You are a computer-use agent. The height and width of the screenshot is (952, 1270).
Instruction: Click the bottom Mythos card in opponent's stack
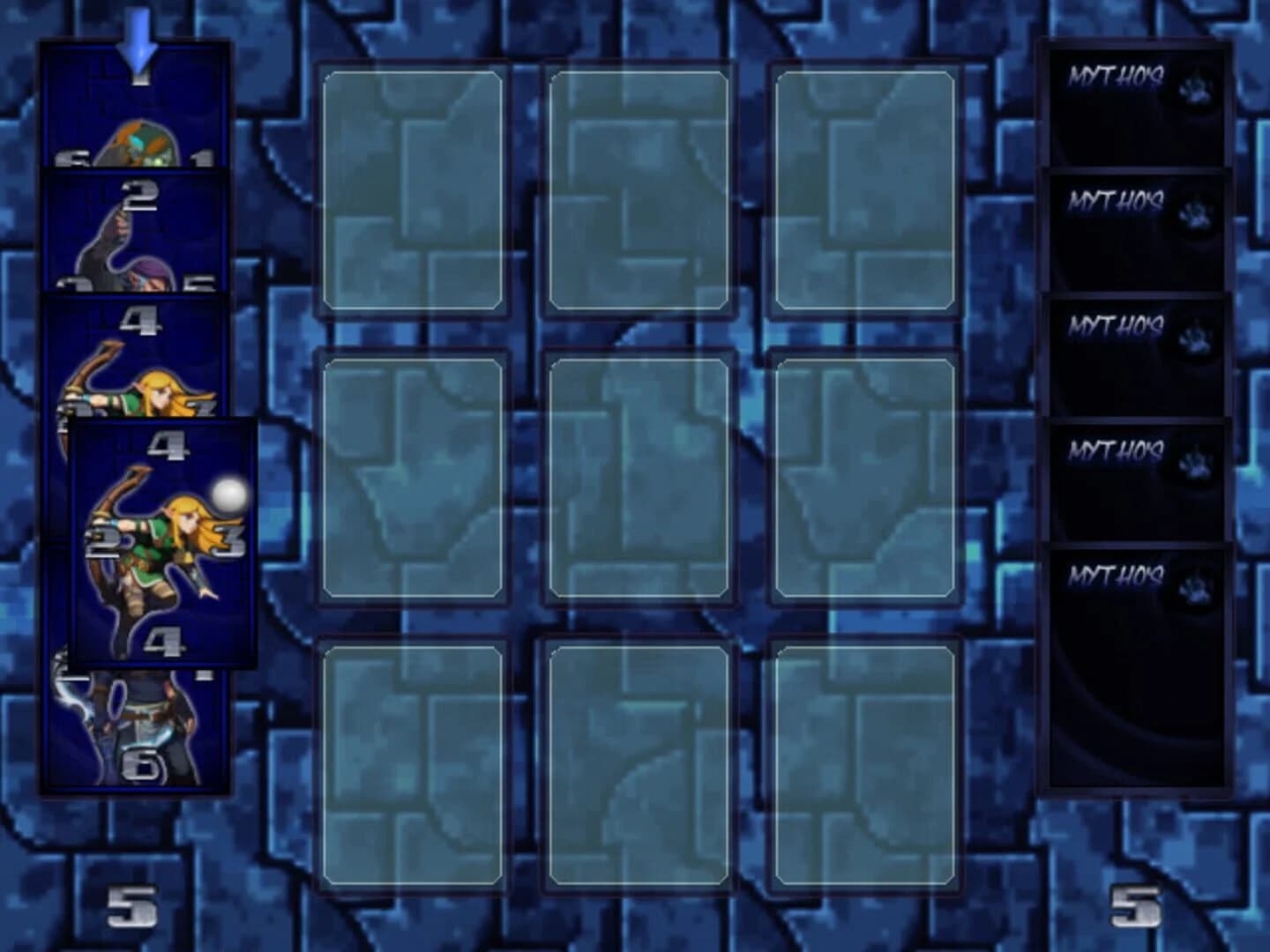tap(1133, 666)
